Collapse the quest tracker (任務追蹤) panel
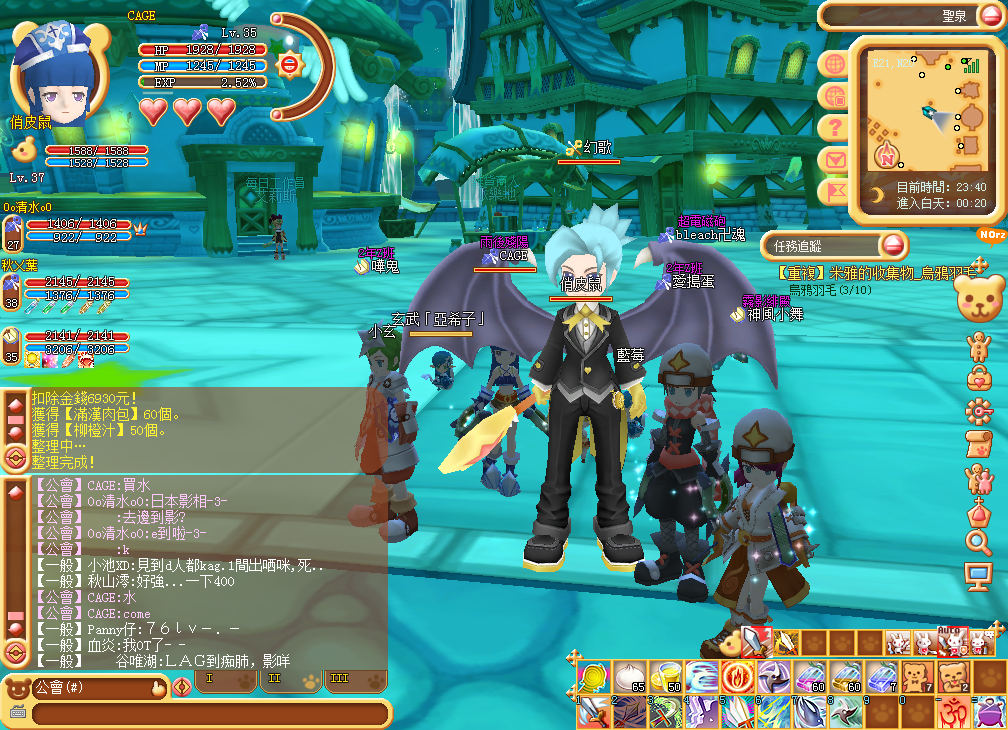The height and width of the screenshot is (730, 1008). pos(893,245)
